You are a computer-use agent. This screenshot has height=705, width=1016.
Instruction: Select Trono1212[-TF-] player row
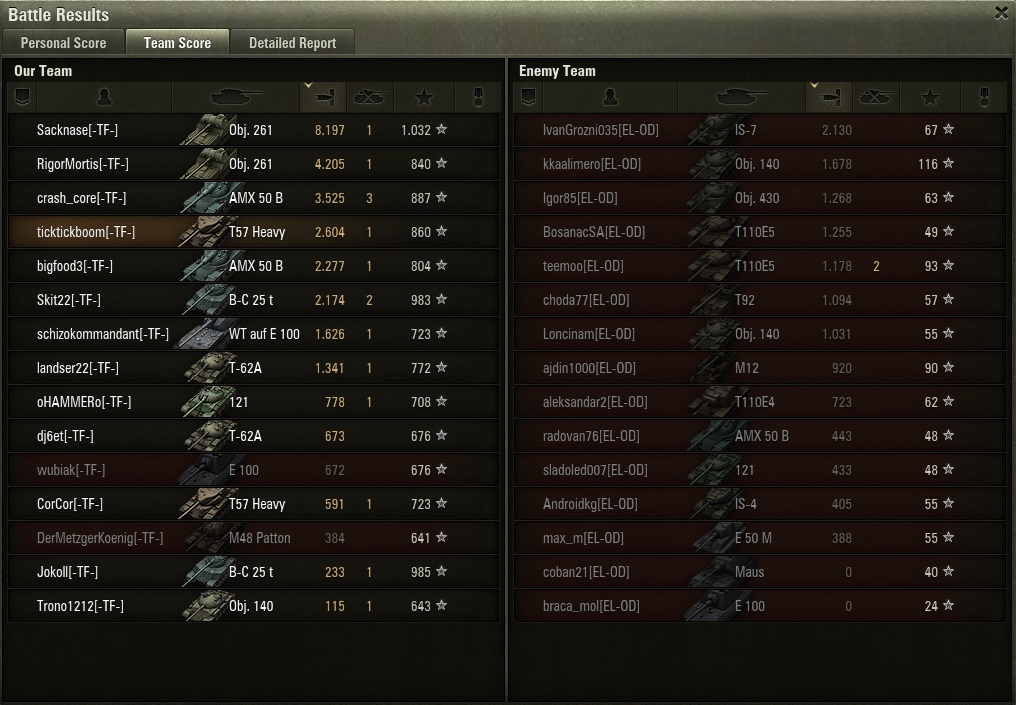252,606
